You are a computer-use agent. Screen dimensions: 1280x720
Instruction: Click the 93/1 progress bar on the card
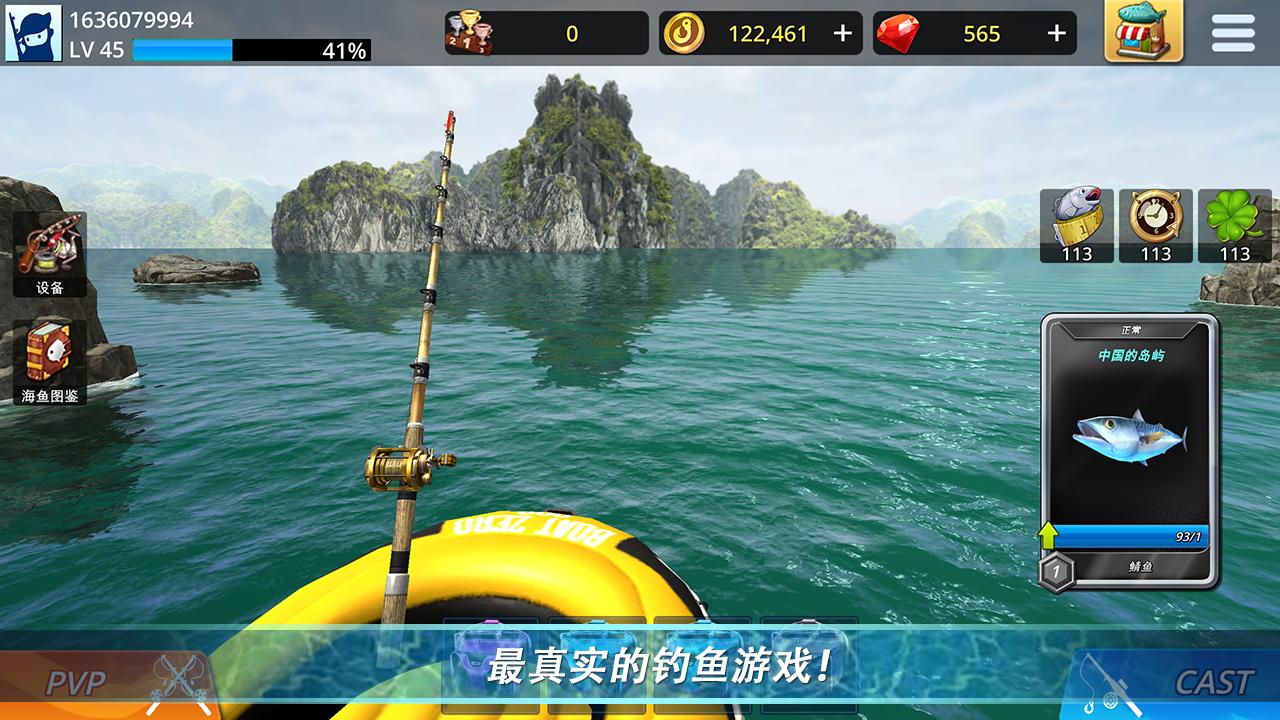(x=1128, y=536)
